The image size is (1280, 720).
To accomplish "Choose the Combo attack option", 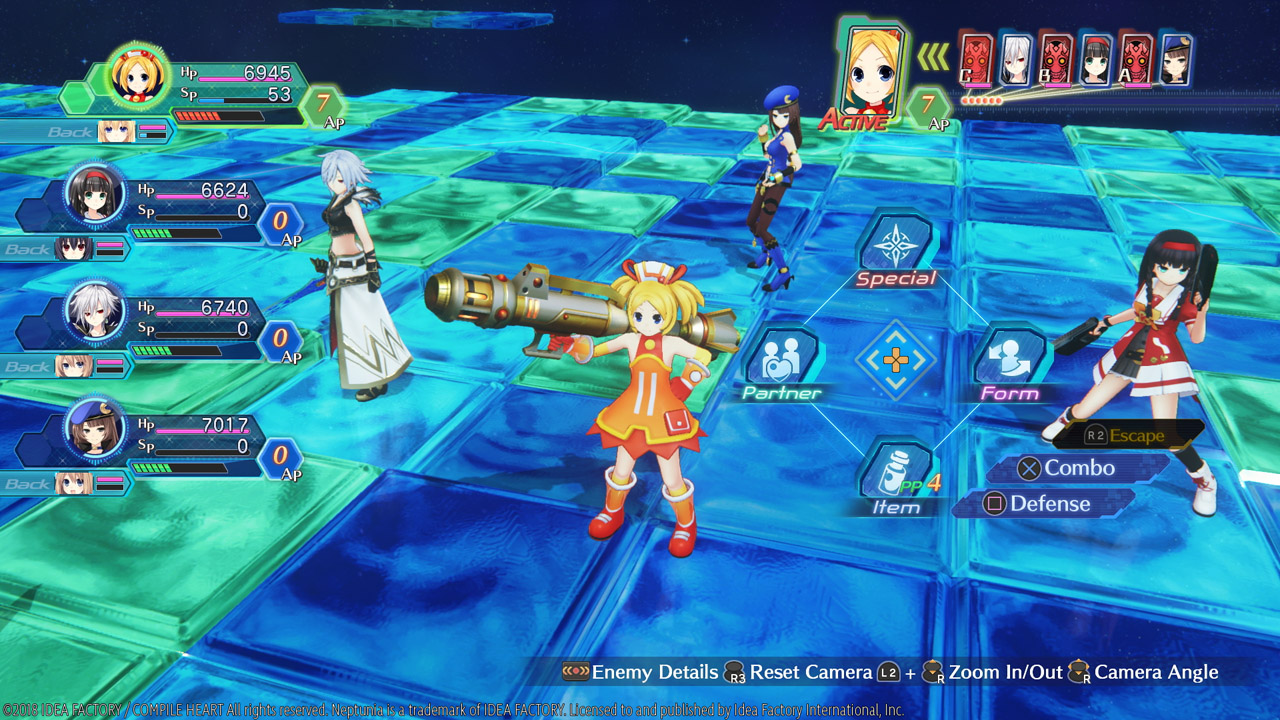I will click(1078, 468).
